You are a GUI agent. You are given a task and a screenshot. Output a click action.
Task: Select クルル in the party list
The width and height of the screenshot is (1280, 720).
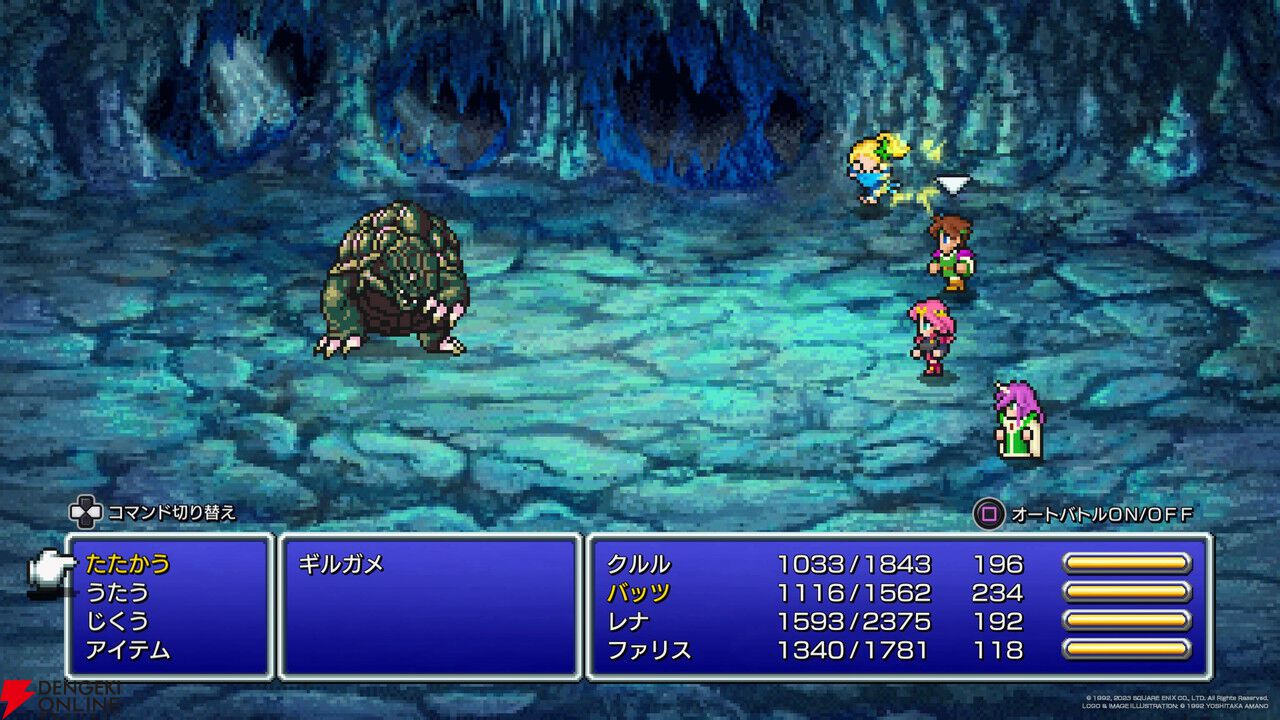click(x=639, y=564)
